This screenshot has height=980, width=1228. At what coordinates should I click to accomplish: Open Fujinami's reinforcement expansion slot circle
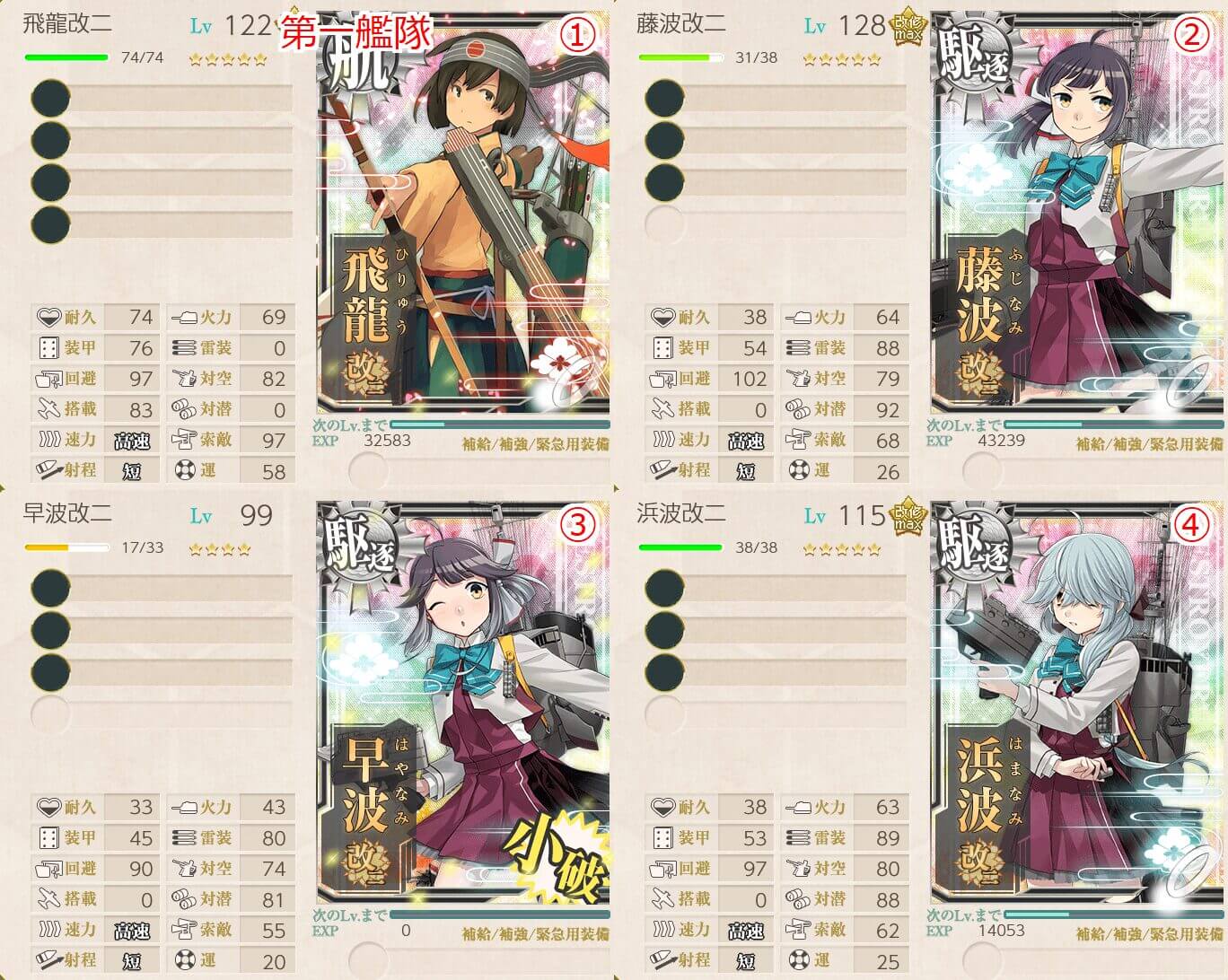981,469
